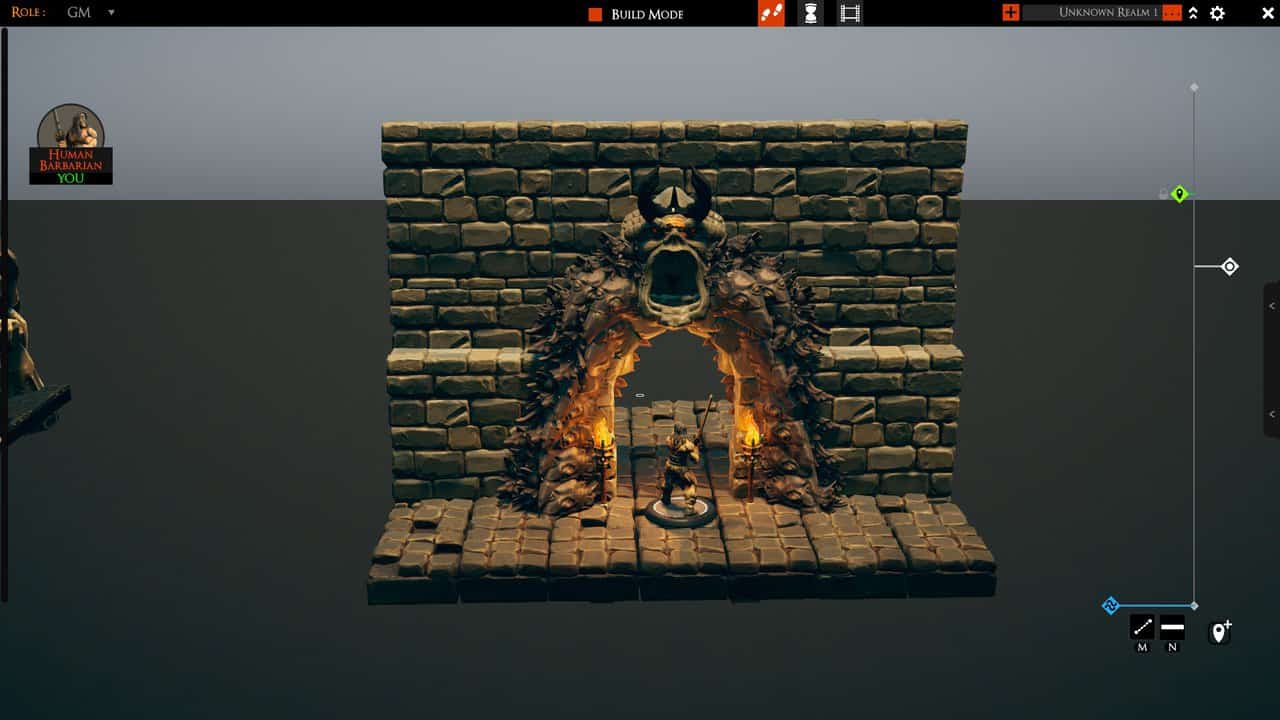
Task: Collapse the top bar with the double chevron
Action: [x=1193, y=13]
